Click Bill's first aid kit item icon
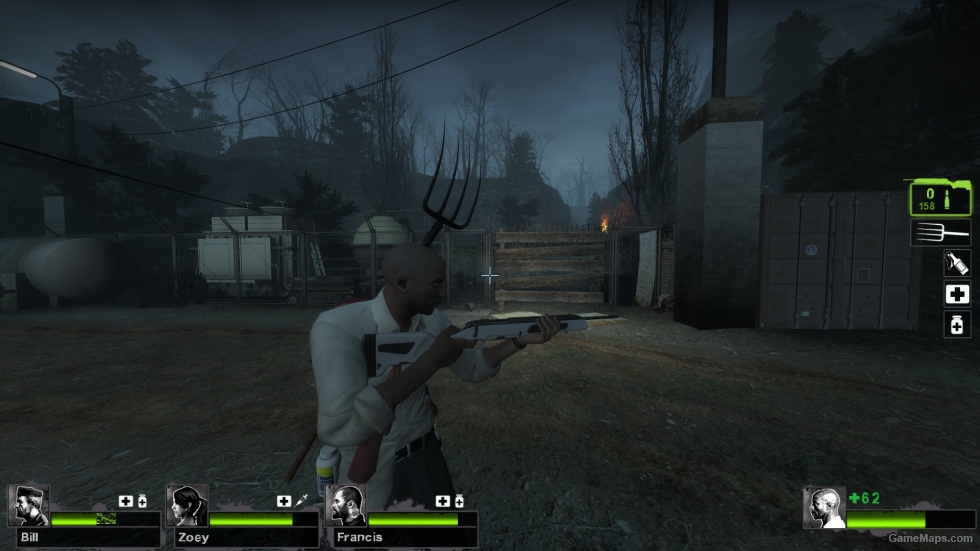This screenshot has height=551, width=980. point(126,501)
